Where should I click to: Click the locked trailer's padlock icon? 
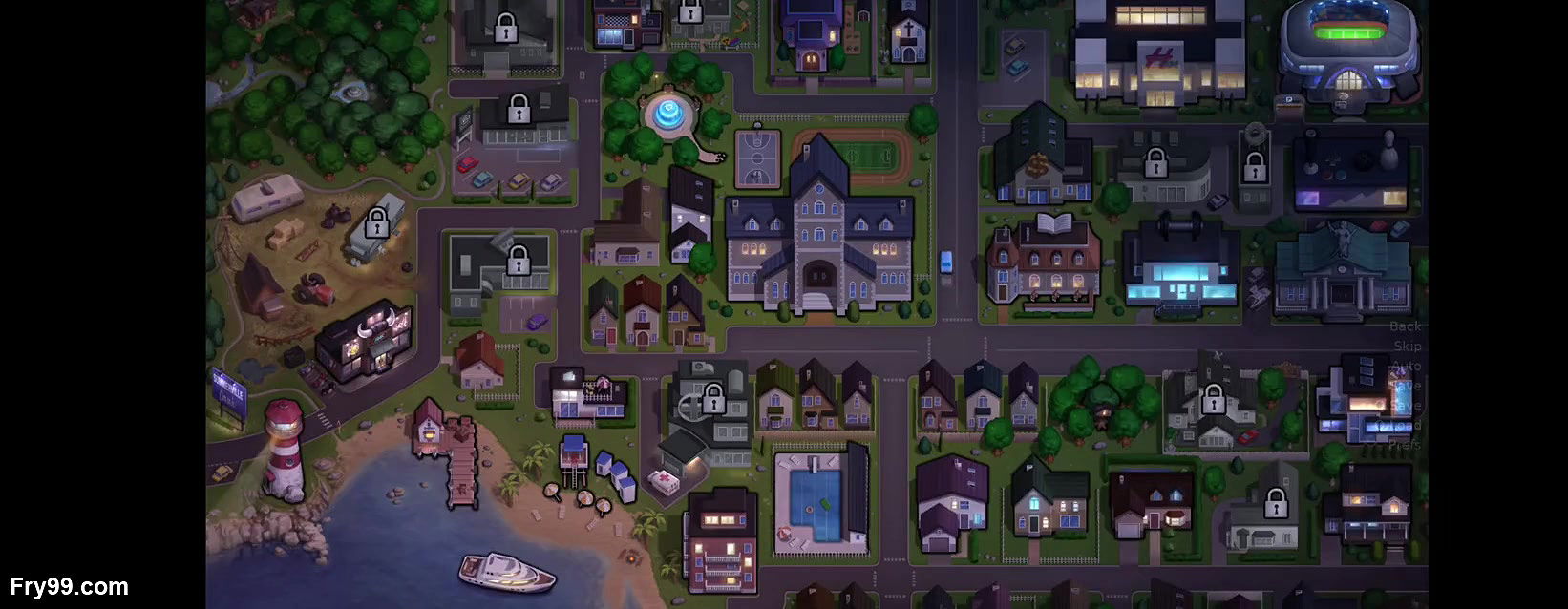pos(377,223)
